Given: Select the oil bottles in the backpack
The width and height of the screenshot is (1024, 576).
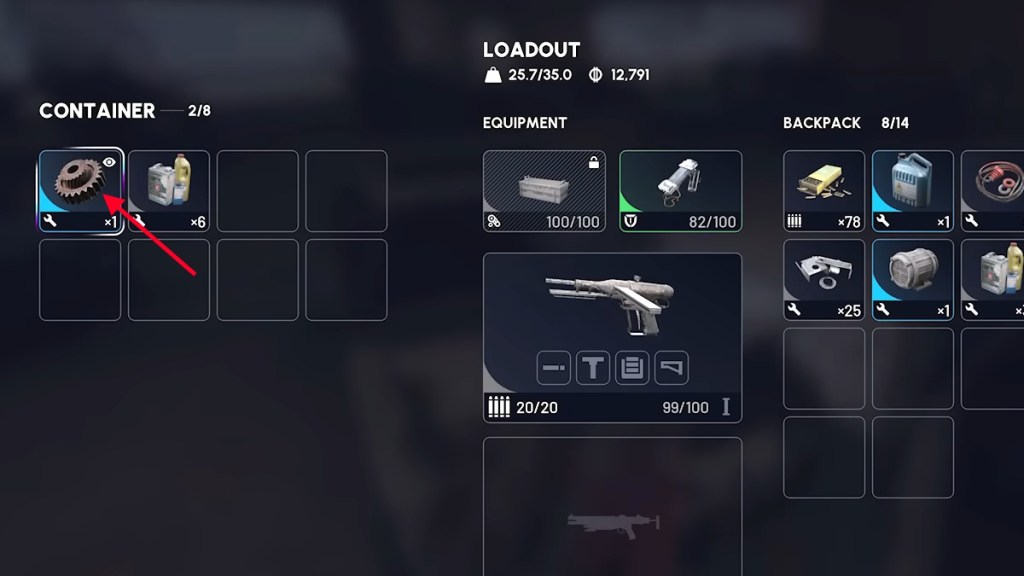Looking at the screenshot, I should (993, 280).
